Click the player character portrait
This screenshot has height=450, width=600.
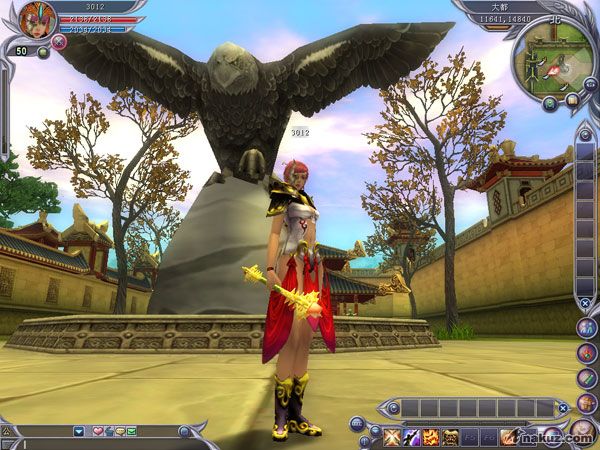click(37, 20)
